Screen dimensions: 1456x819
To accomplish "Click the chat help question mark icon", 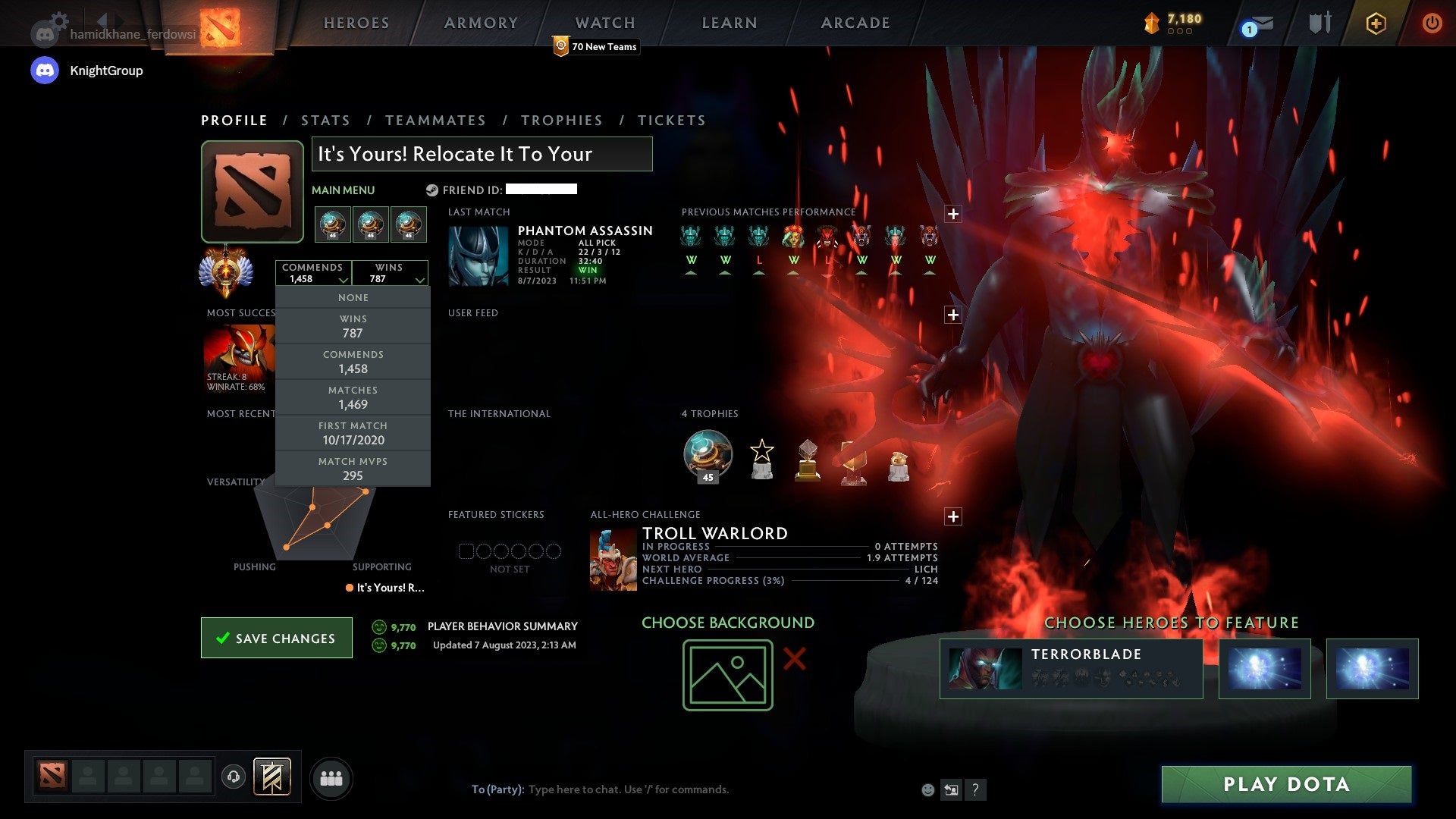I will click(976, 789).
